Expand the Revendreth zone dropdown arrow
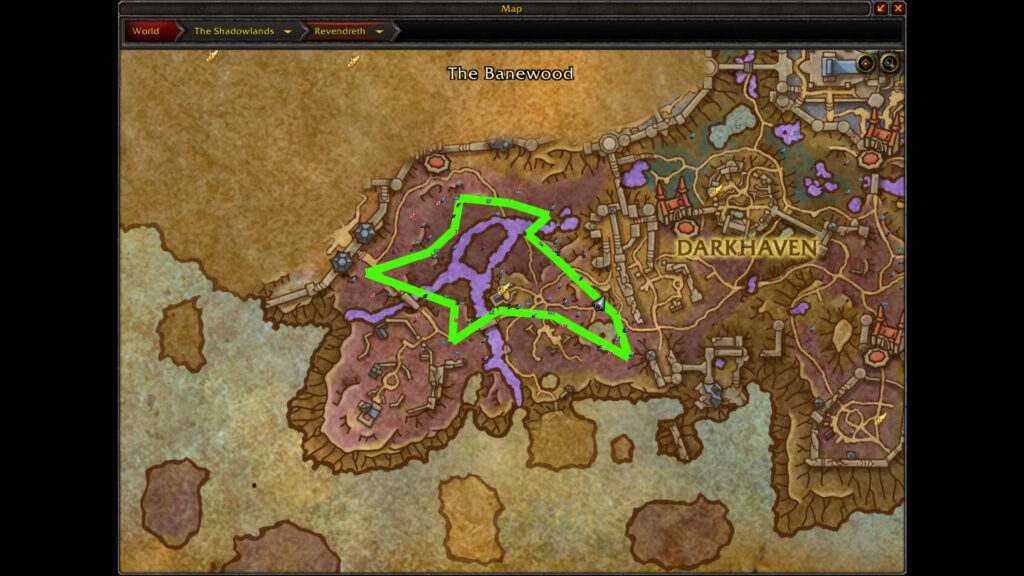1024x576 pixels. pos(380,31)
